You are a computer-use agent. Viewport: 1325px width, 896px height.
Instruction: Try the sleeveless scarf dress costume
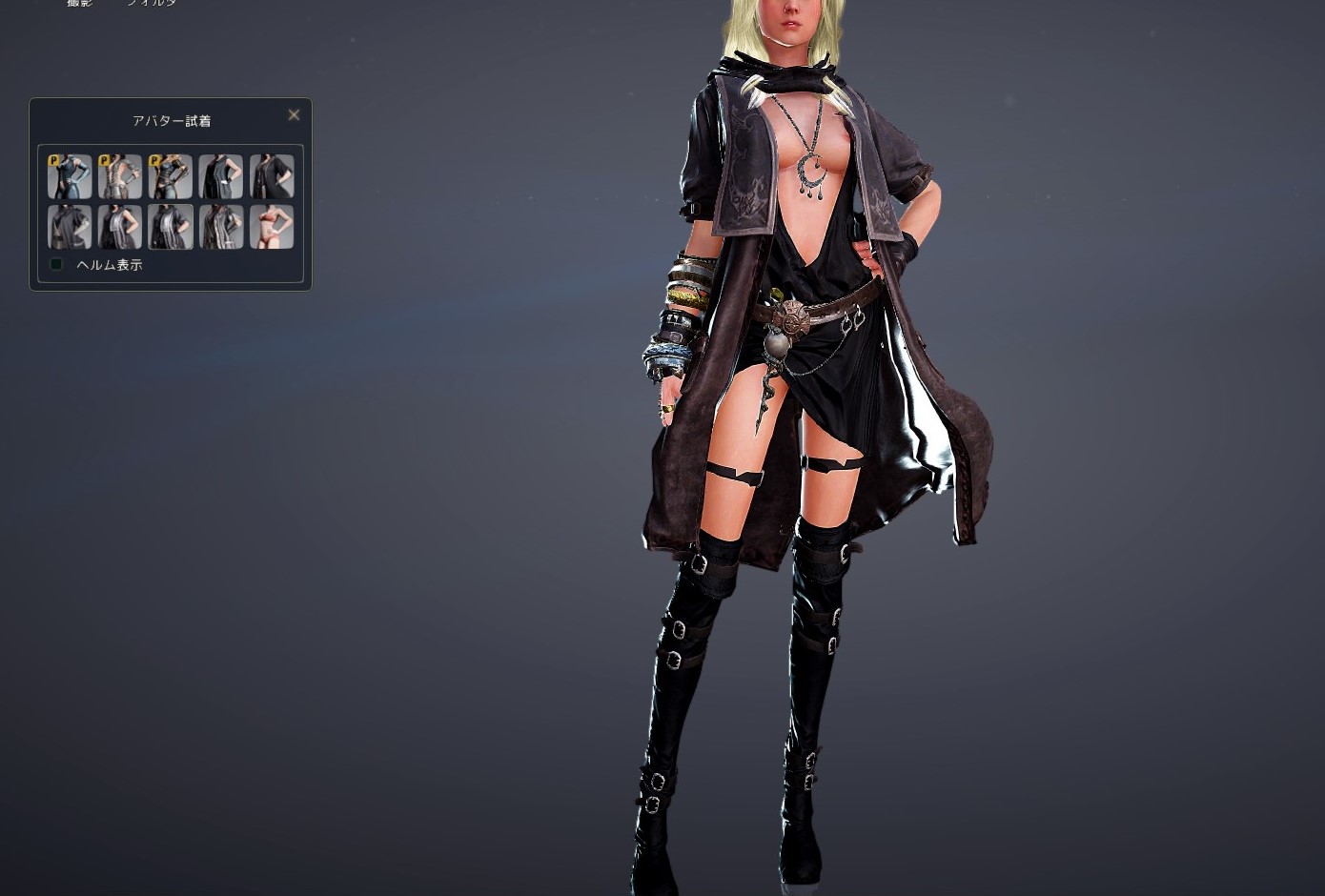119,227
